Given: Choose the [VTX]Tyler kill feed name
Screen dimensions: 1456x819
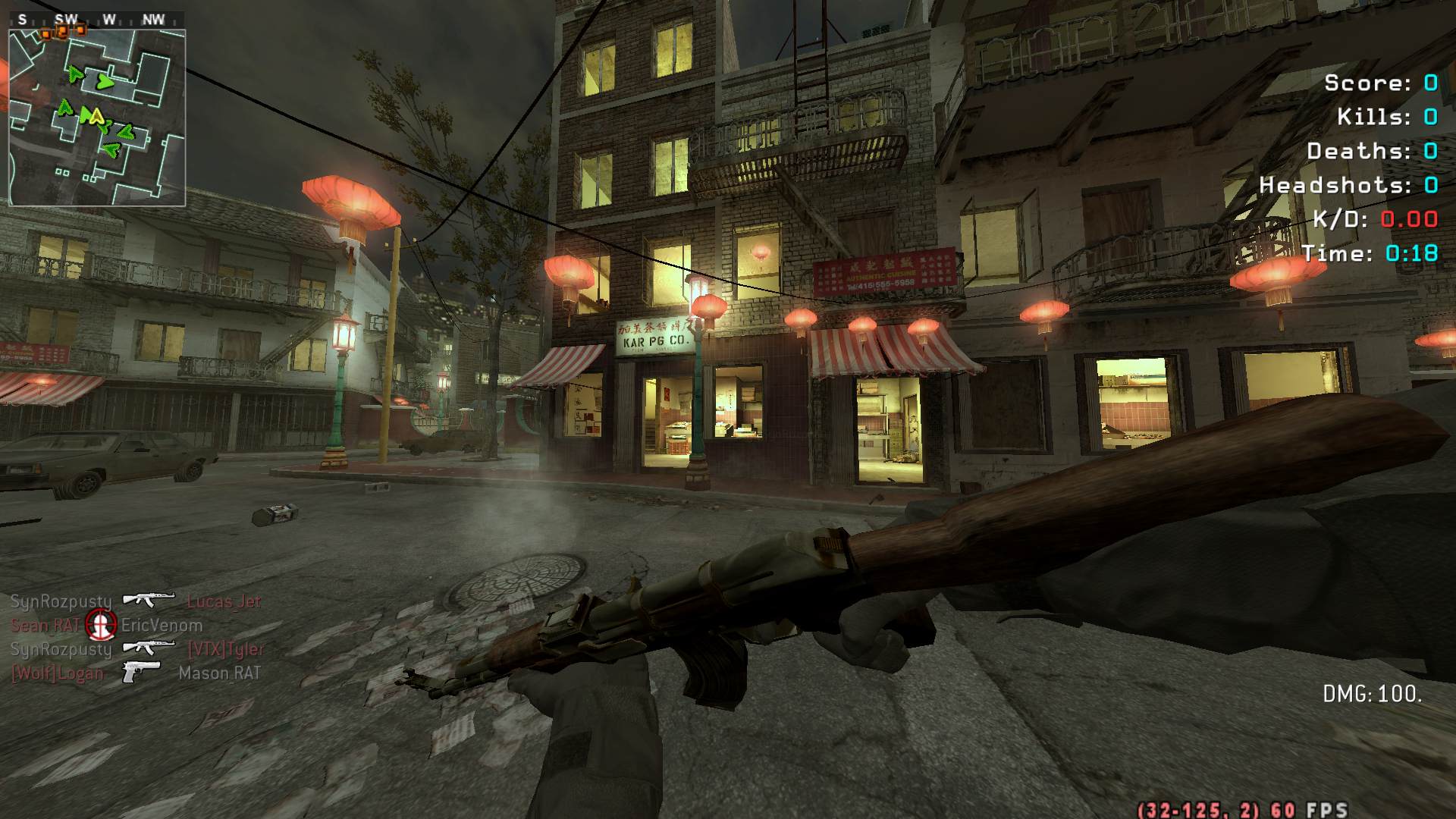Looking at the screenshot, I should click(x=225, y=649).
